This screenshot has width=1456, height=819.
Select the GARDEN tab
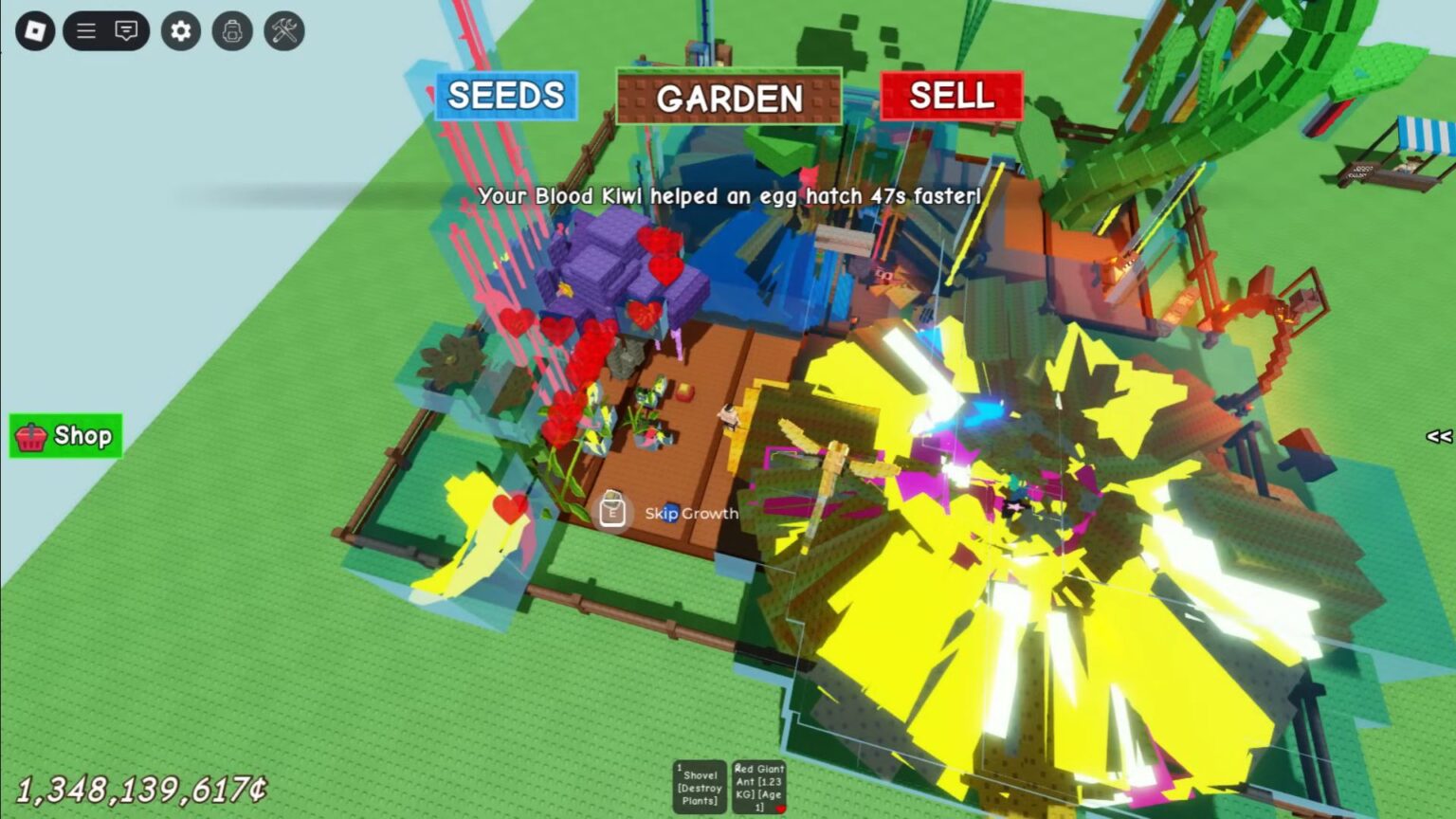[730, 98]
